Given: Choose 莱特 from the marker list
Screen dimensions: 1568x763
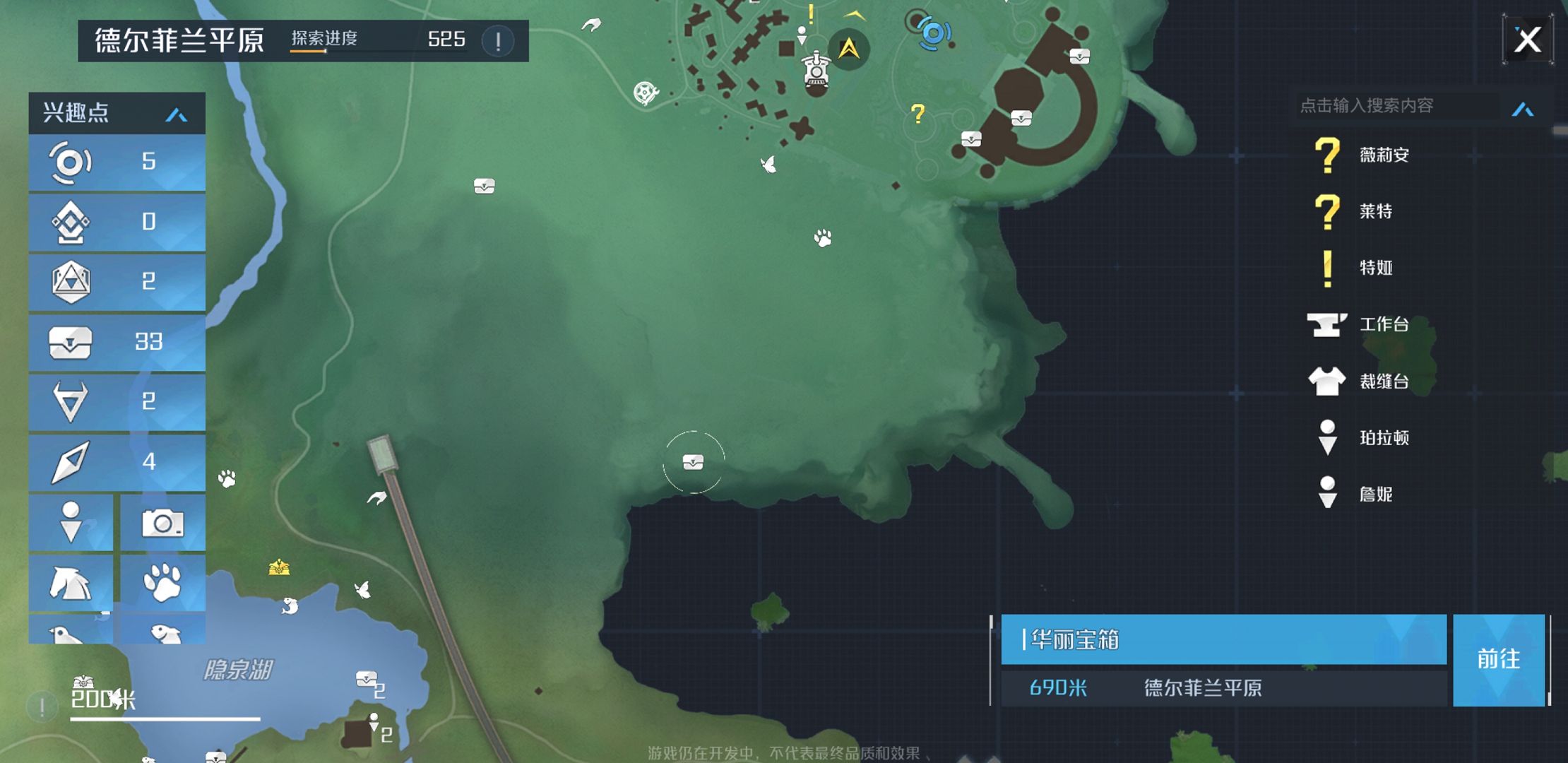Looking at the screenshot, I should coord(1374,211).
